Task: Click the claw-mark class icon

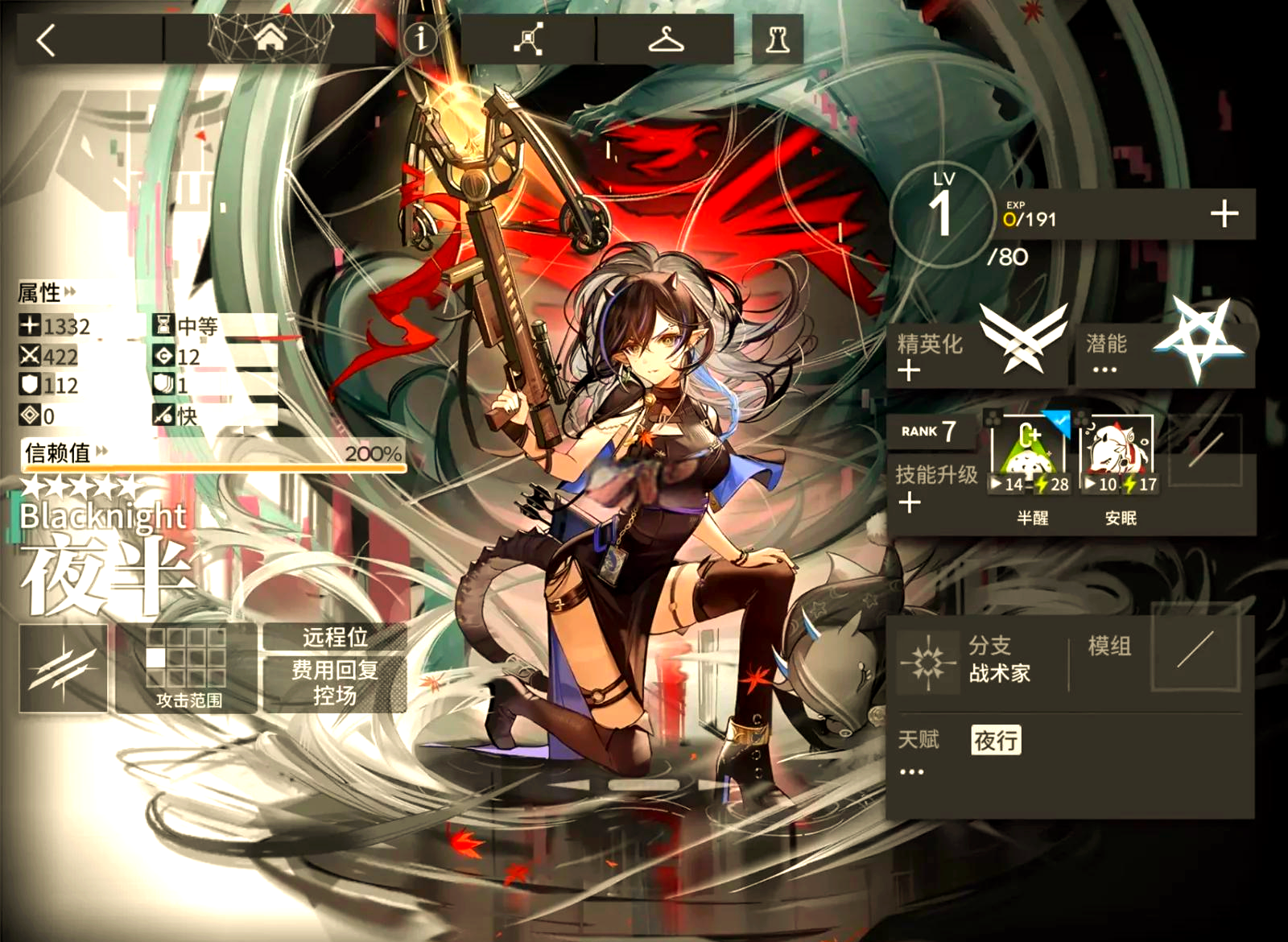Action: pos(64,668)
